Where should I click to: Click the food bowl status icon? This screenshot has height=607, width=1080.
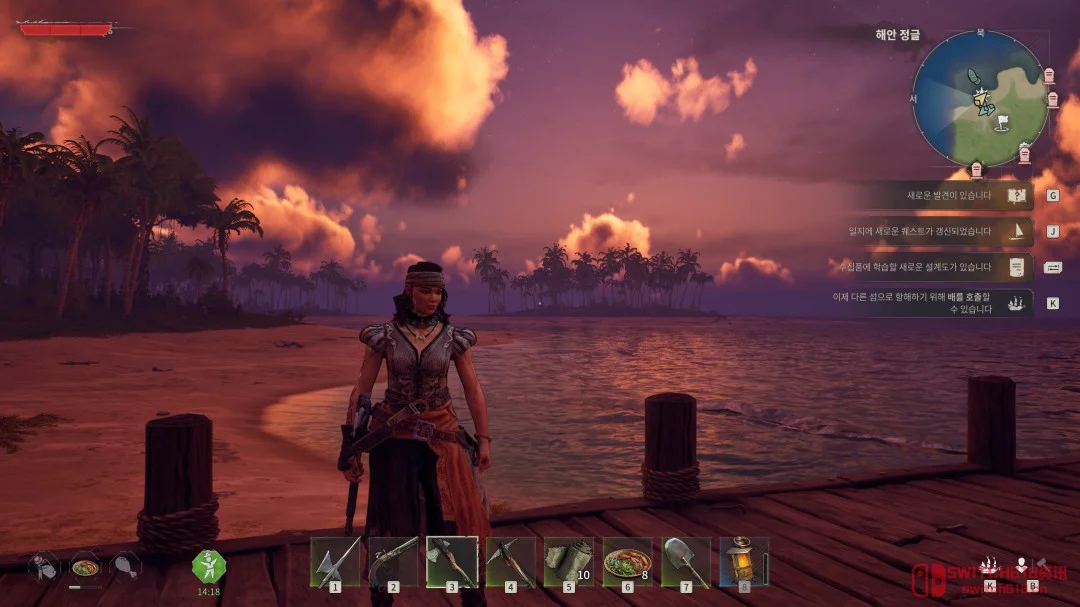tap(85, 567)
